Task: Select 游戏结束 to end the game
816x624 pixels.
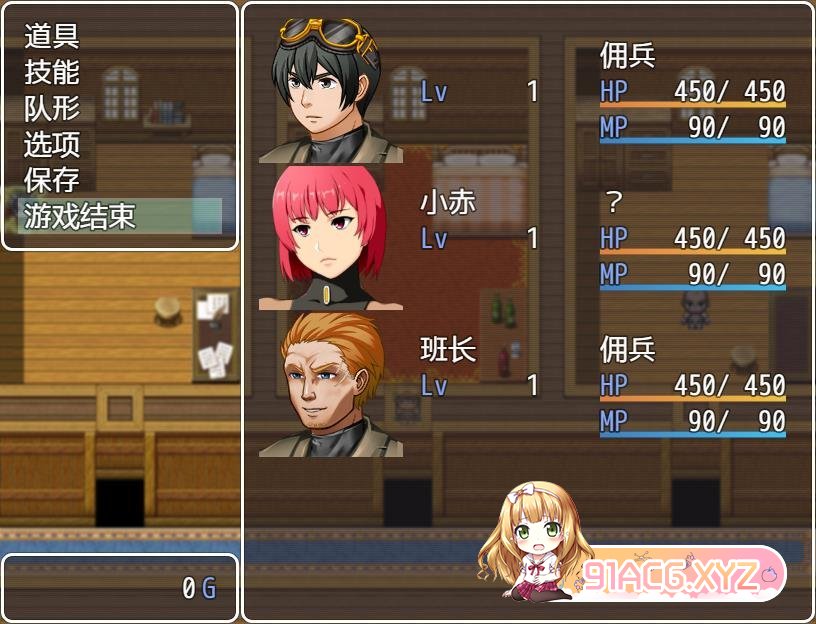Action: [80, 216]
